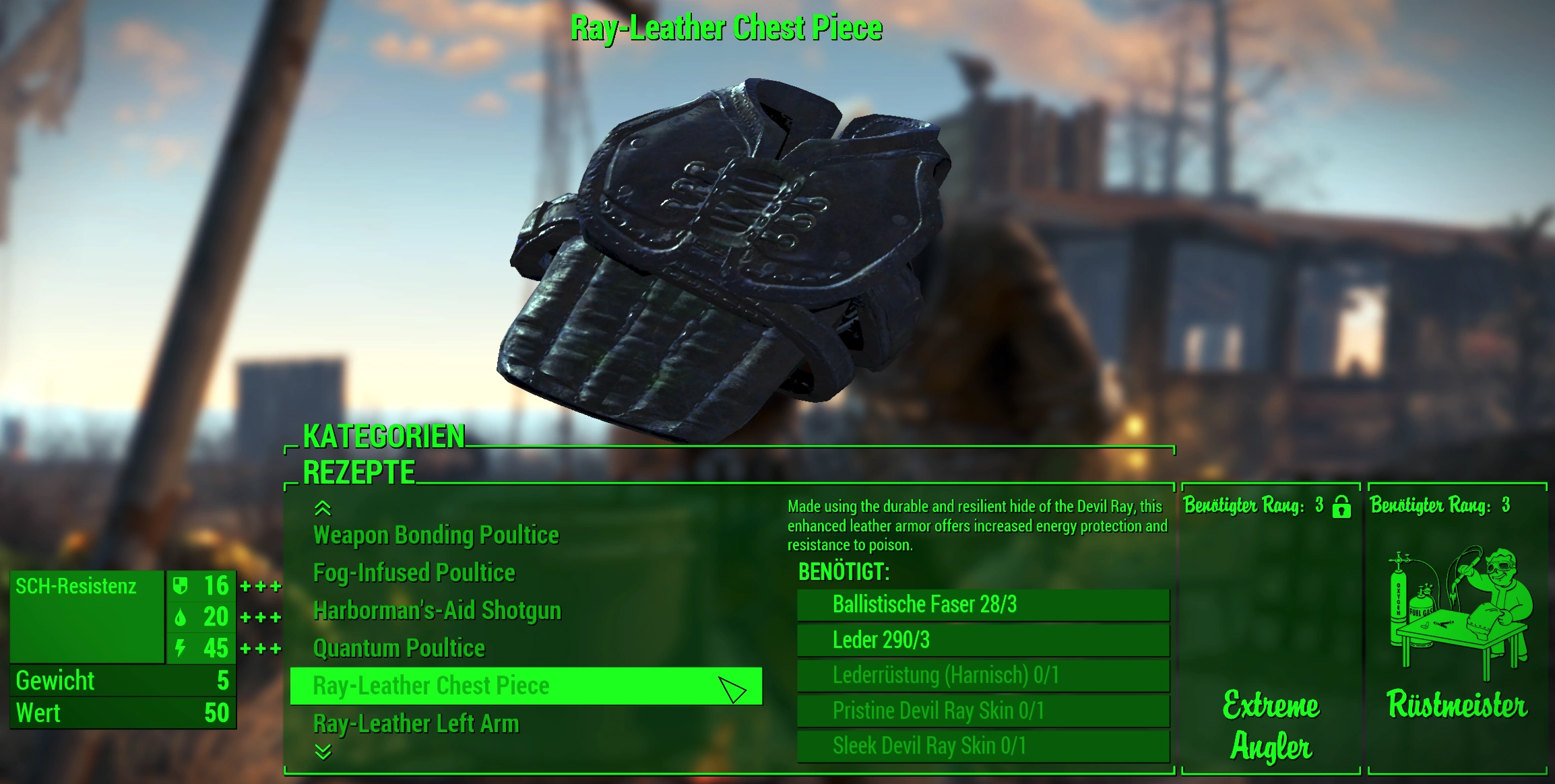
Task: Select the Leder 290/3 component row
Action: tap(983, 640)
